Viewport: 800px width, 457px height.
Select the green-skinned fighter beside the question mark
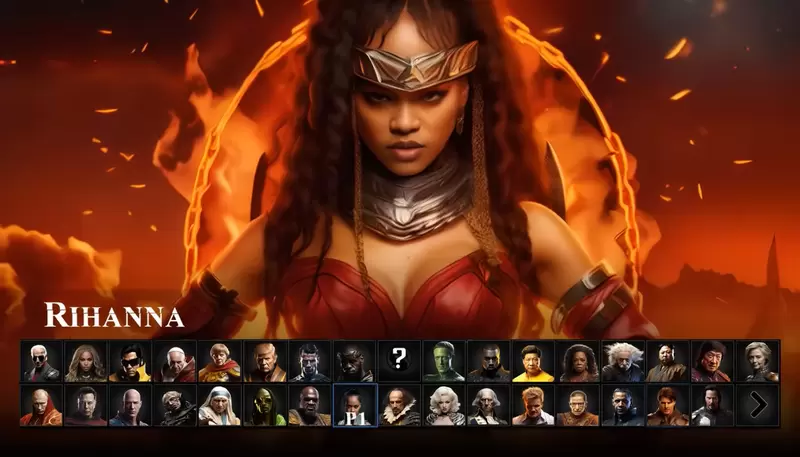(443, 361)
